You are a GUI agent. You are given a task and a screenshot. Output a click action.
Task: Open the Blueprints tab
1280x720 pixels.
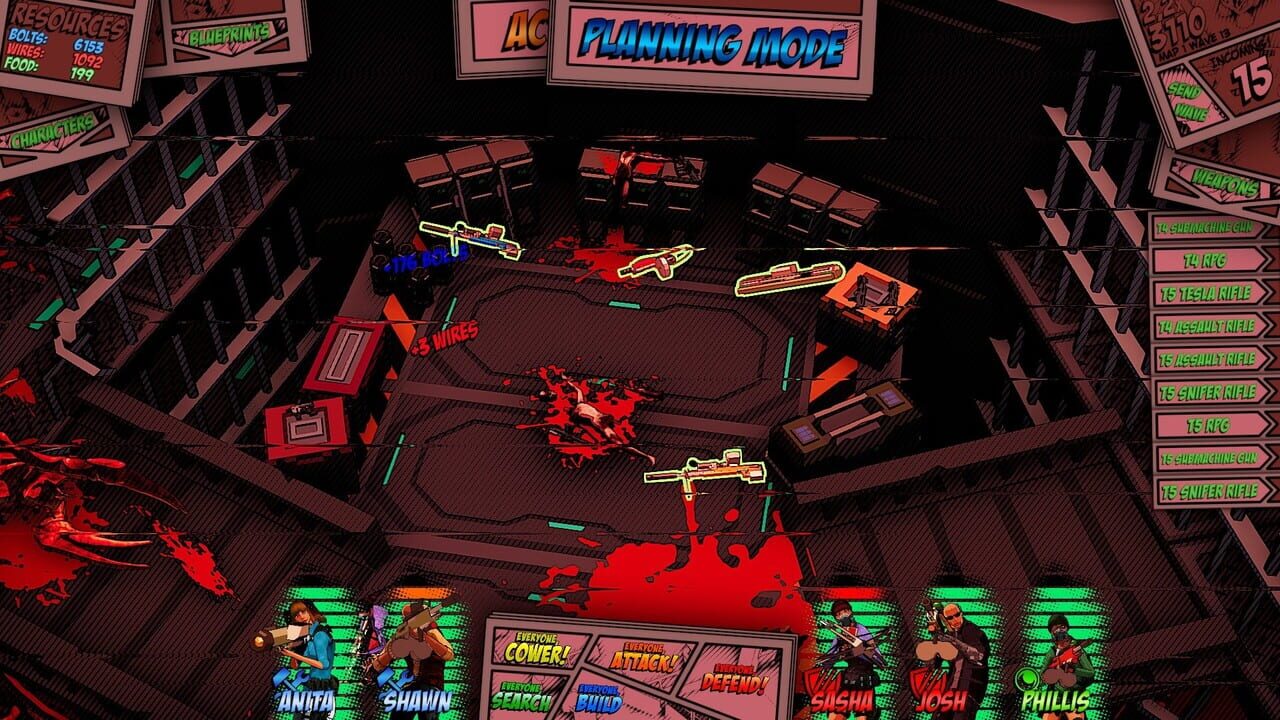click(231, 35)
